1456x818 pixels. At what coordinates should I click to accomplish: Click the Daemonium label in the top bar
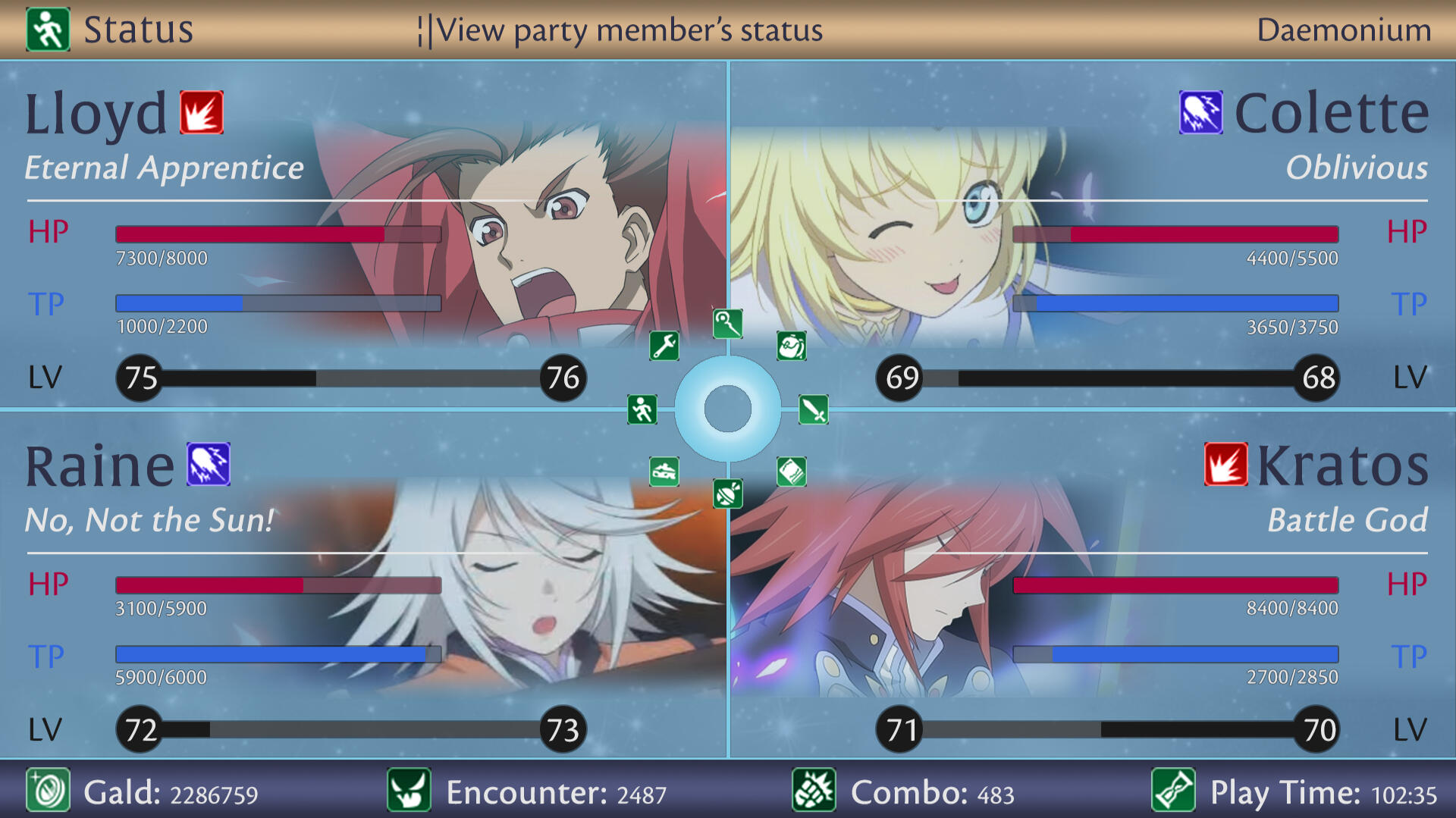[x=1346, y=30]
